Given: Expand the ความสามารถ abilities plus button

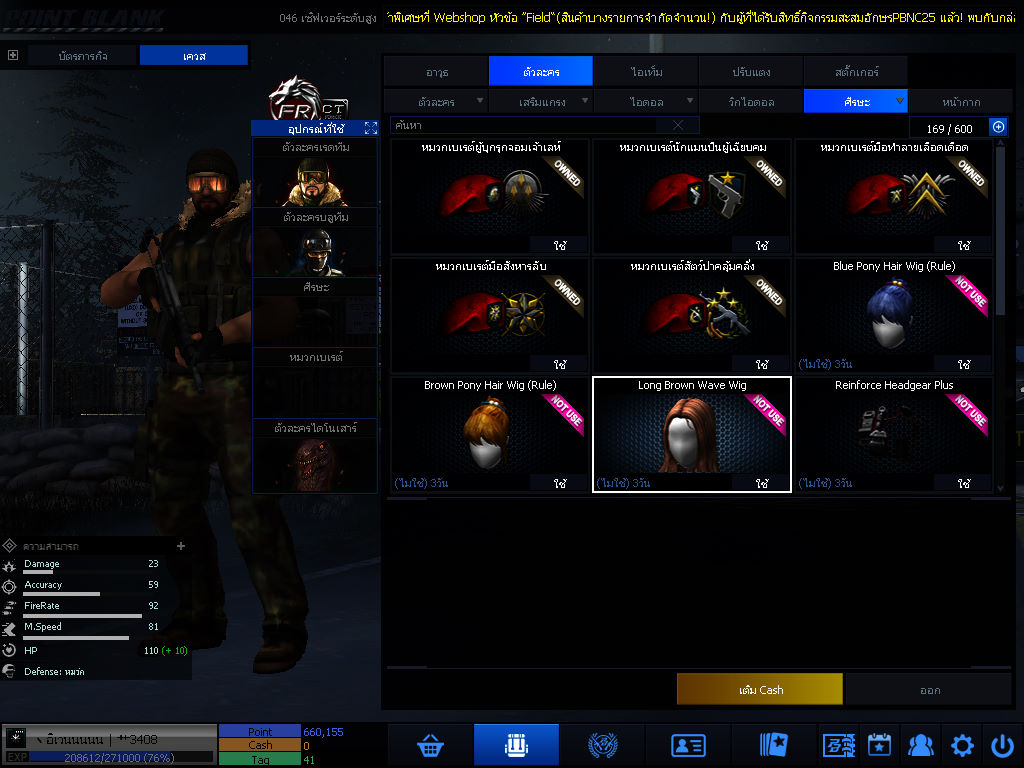Looking at the screenshot, I should pos(181,546).
